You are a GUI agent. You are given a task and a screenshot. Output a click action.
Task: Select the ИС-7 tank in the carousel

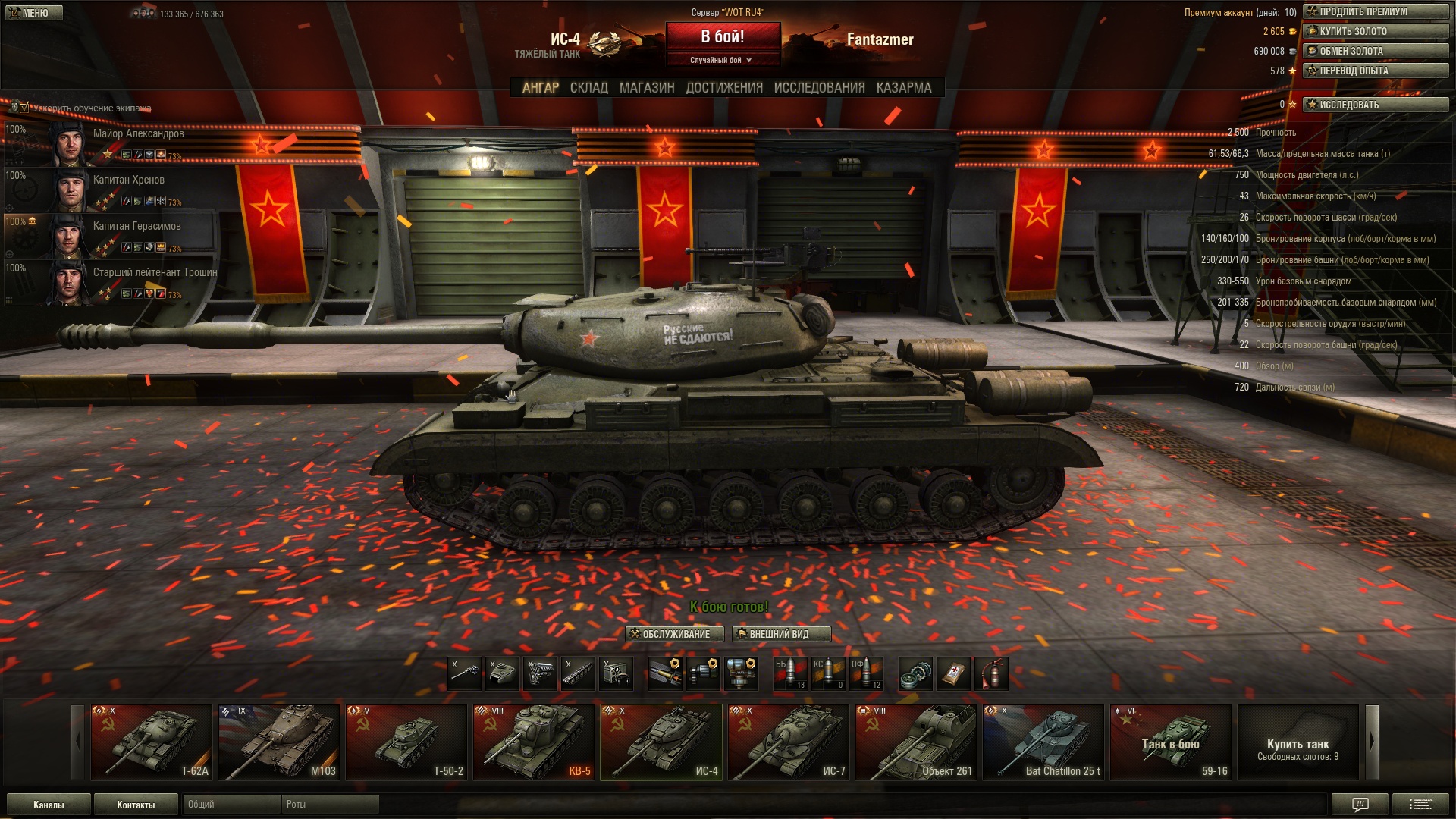pyautogui.click(x=789, y=742)
